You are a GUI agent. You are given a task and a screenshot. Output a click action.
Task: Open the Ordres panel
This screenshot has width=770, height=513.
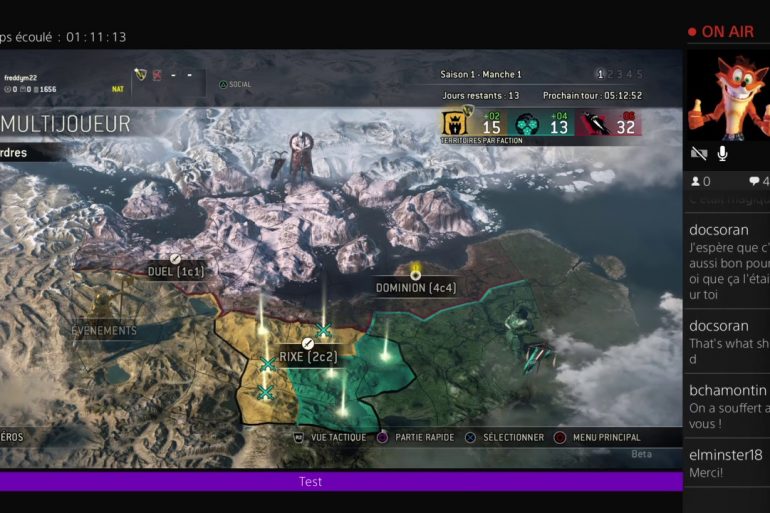(20, 153)
